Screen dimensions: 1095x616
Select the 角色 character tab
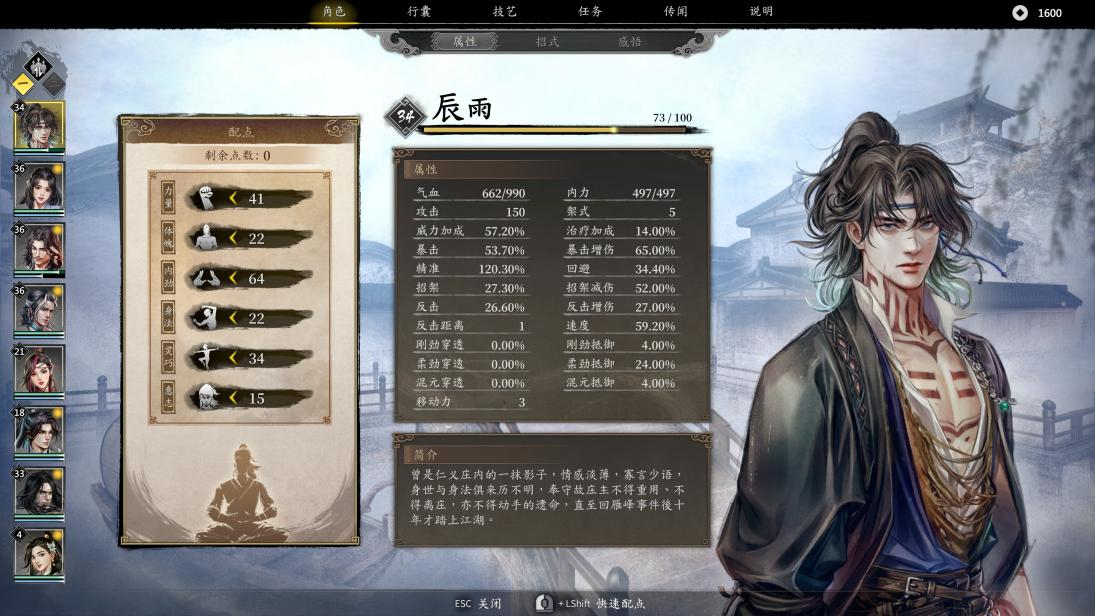(334, 12)
